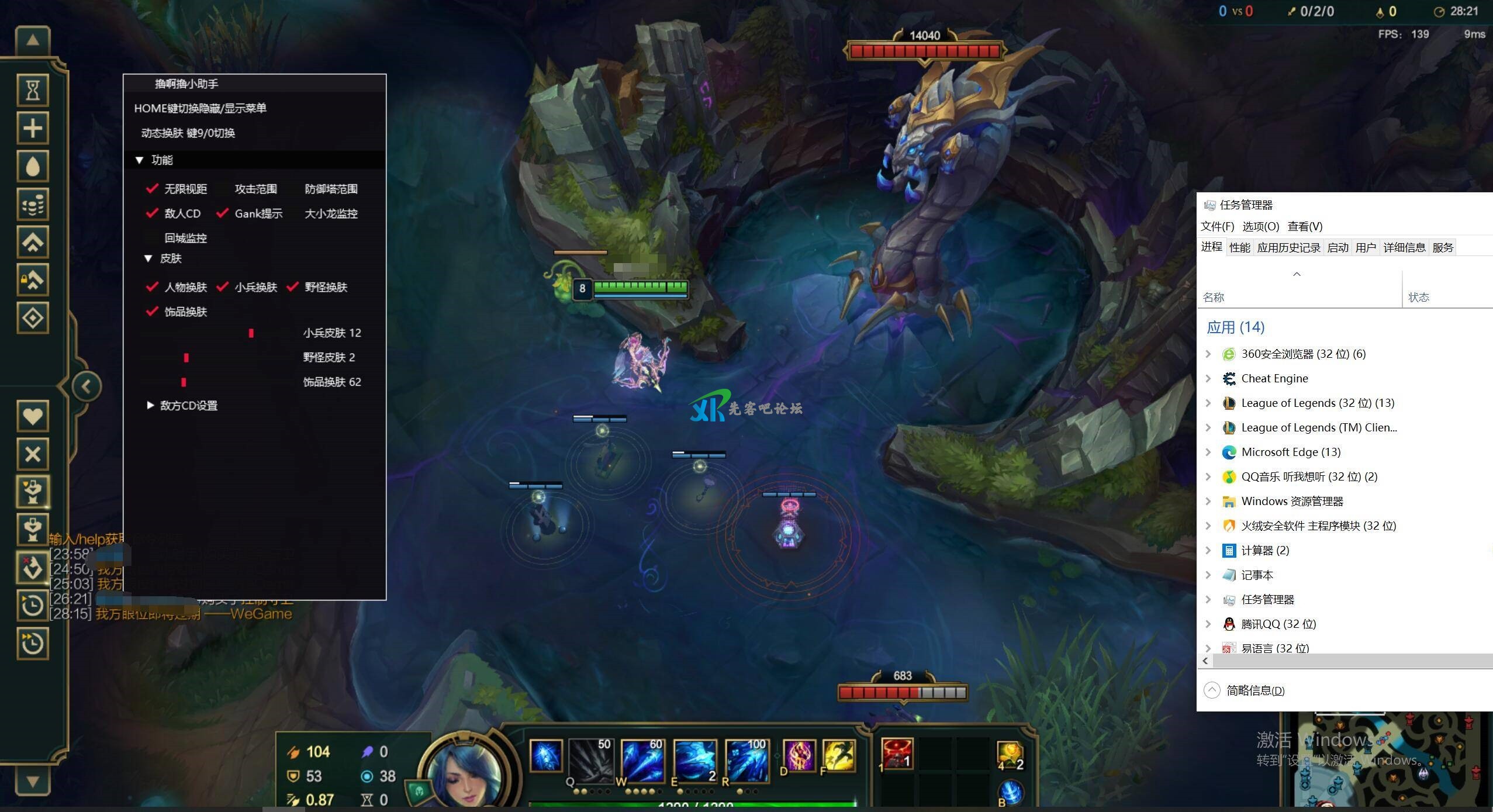1493x812 pixels.
Task: Tick the 防御塔范围 checkbox
Action: (x=293, y=189)
